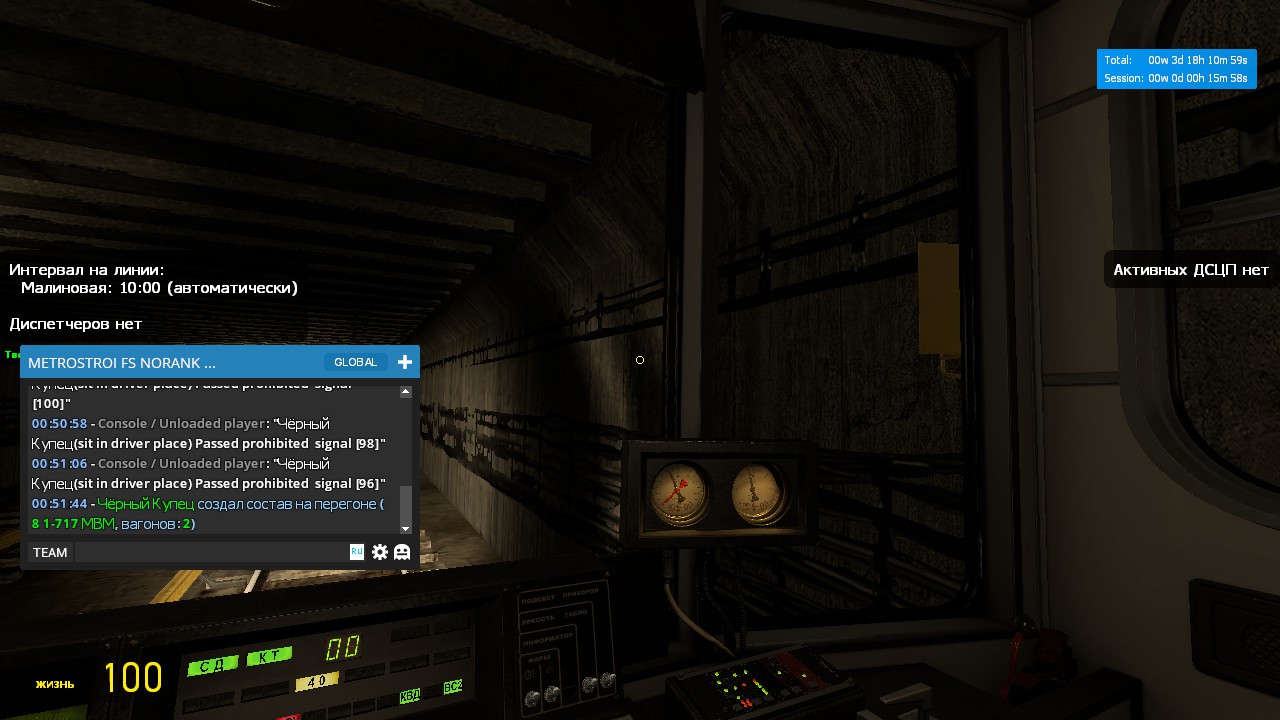Click the chat scrollbar up arrow
This screenshot has width=1280, height=720.
406,392
